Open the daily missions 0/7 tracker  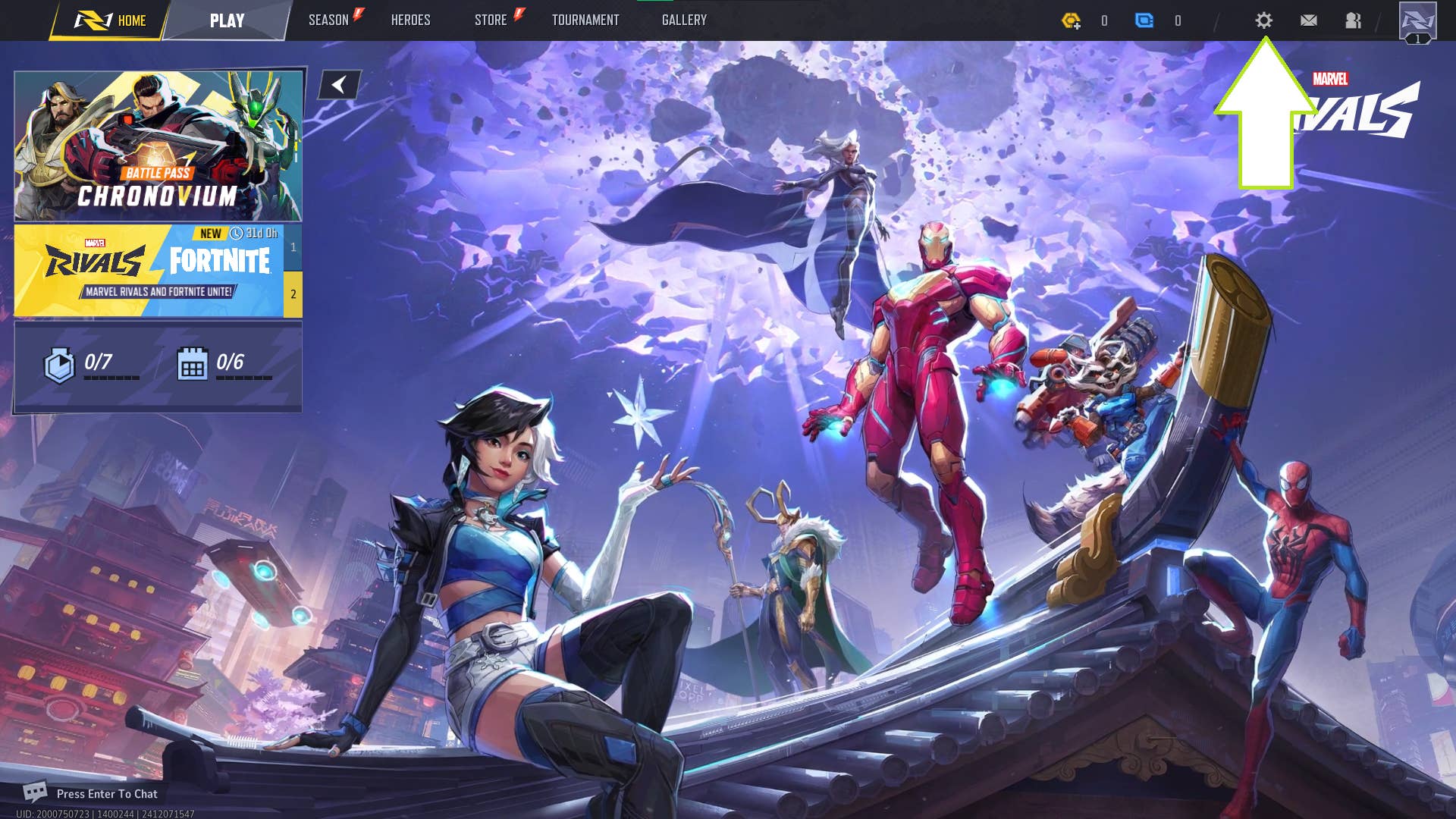click(91, 365)
